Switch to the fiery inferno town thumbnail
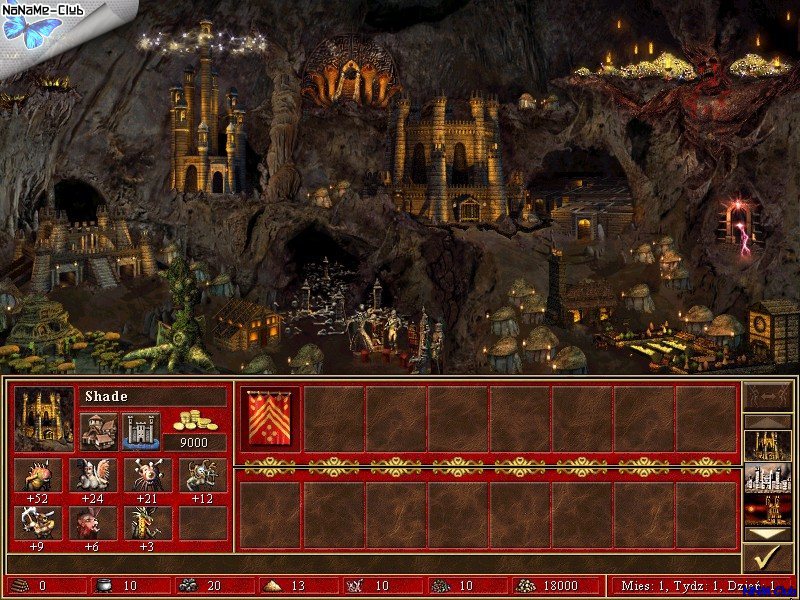The height and width of the screenshot is (600, 800). pos(768,510)
